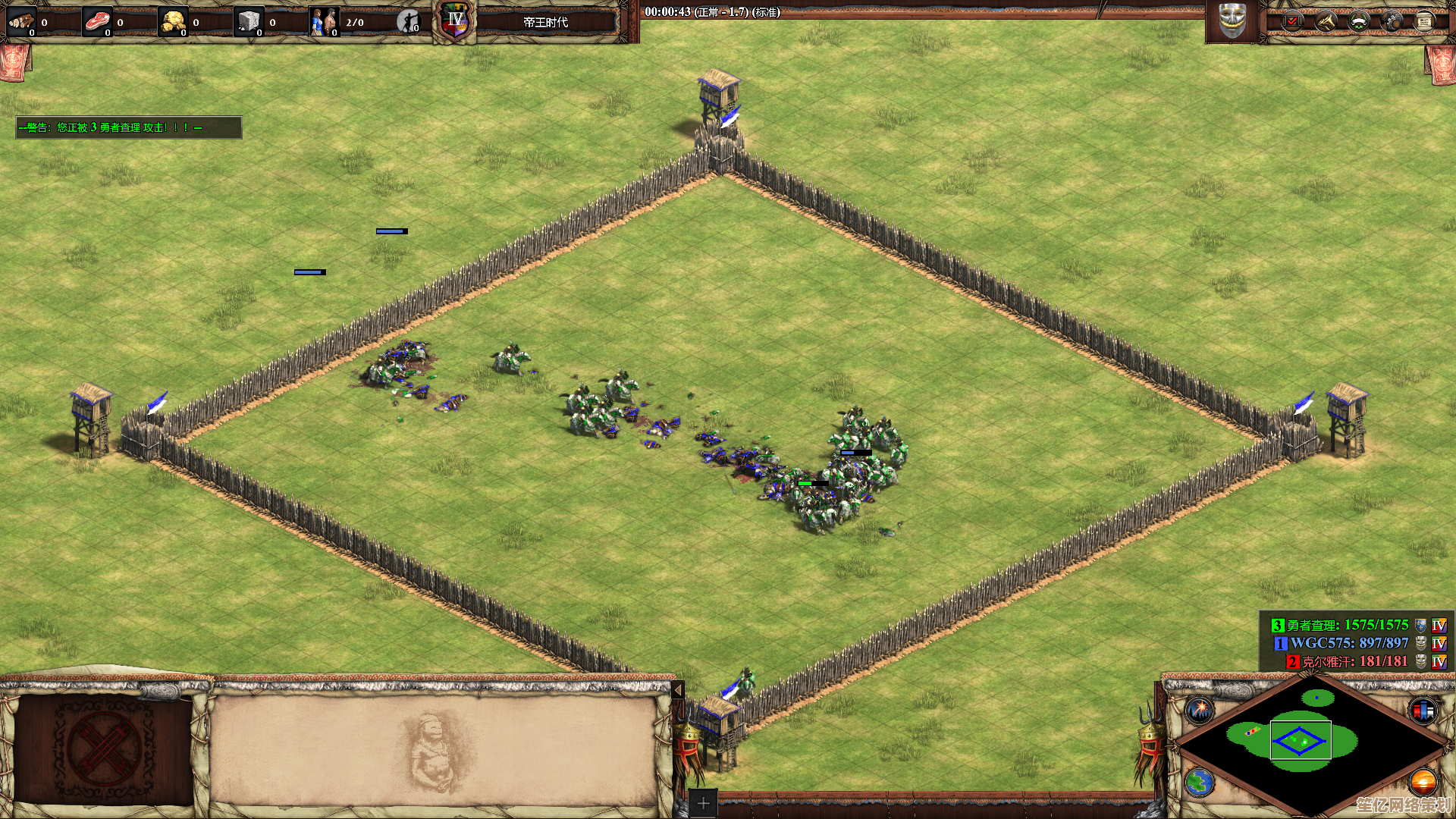This screenshot has width=1456, height=819.
Task: Click the wood resource icon
Action: 22,22
